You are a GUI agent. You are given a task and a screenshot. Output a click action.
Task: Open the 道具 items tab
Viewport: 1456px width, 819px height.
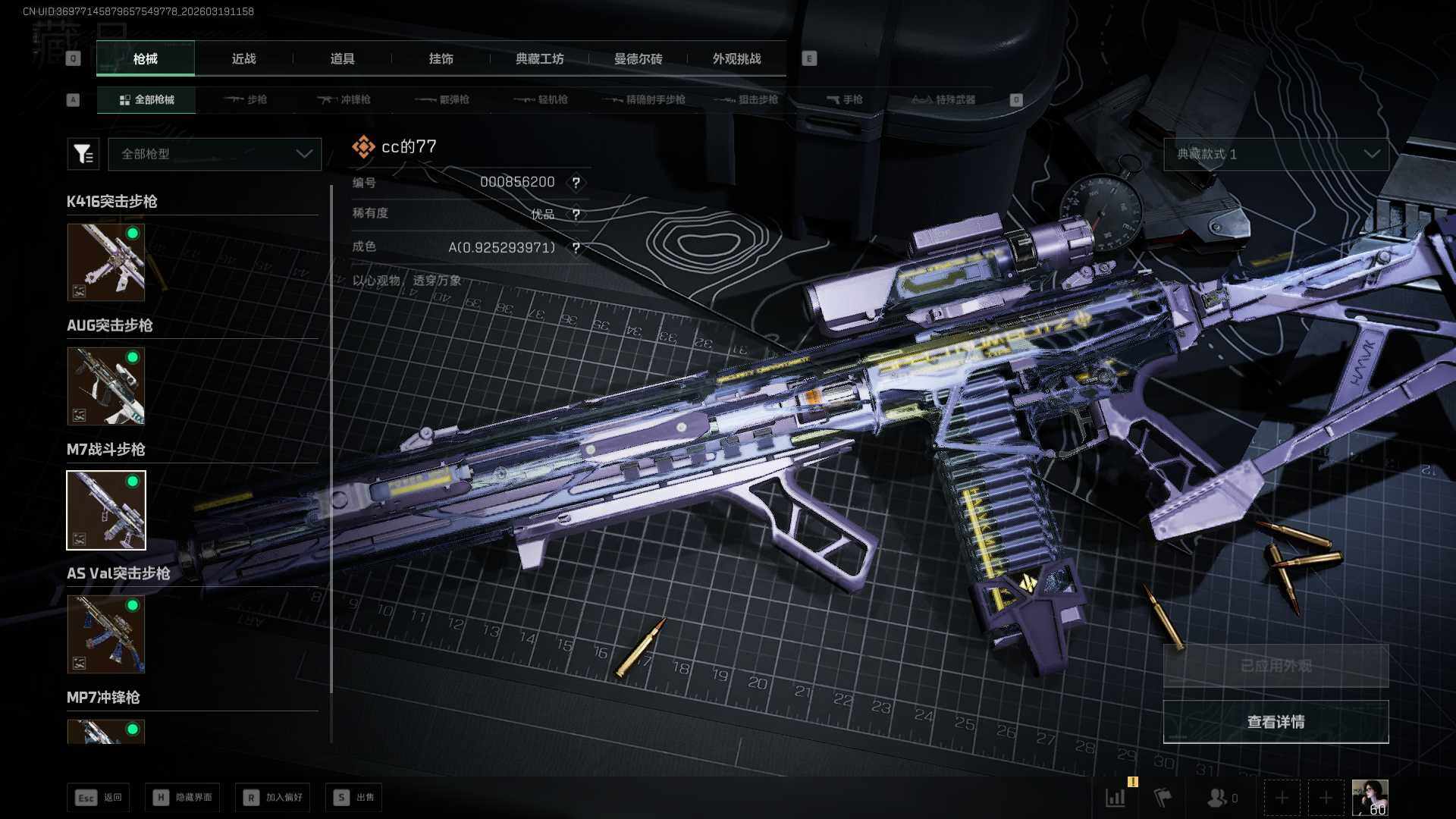[342, 59]
